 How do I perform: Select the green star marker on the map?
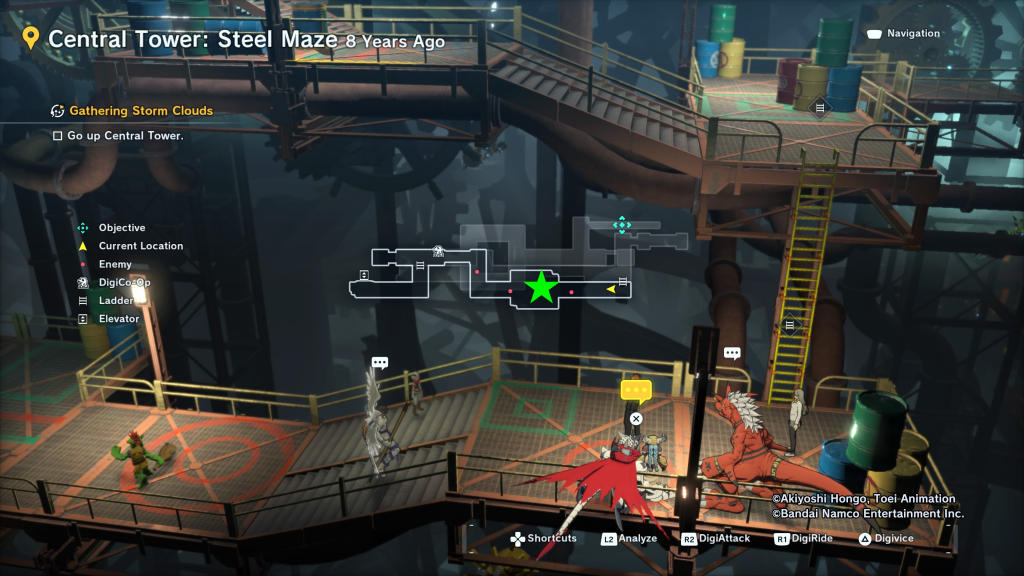541,287
